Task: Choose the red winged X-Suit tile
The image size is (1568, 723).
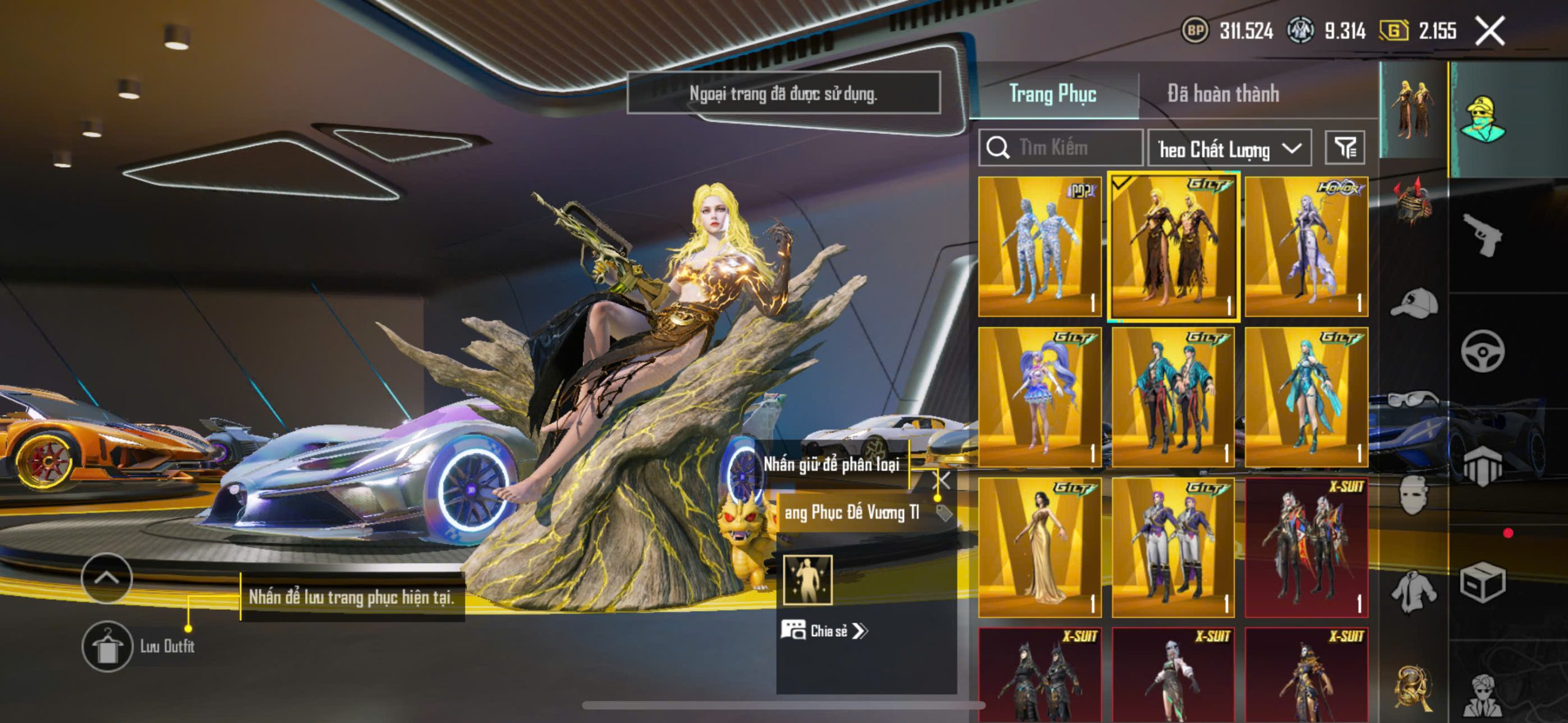Action: [1306, 547]
